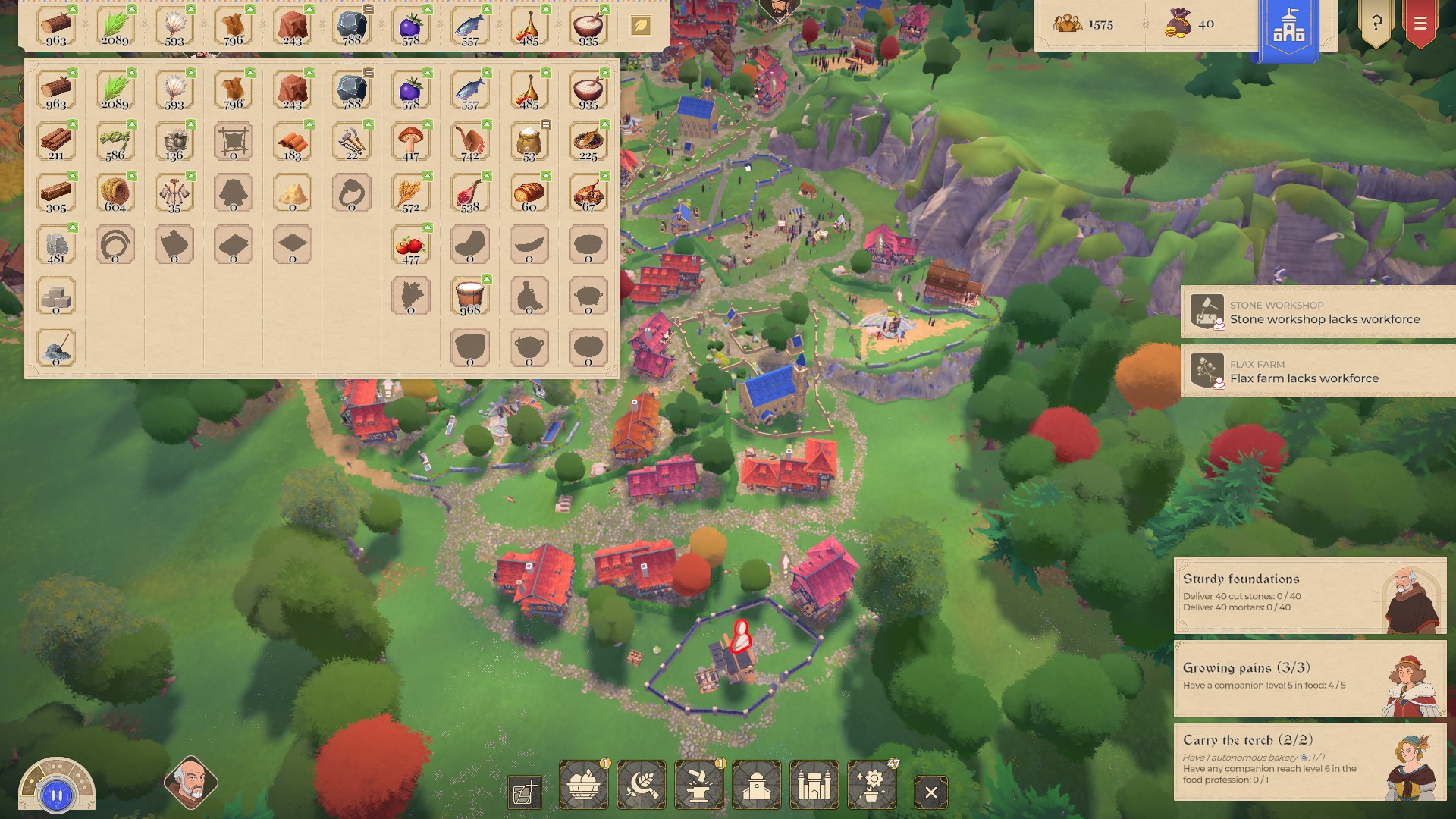Click the blue castle banner button

coord(1288,29)
